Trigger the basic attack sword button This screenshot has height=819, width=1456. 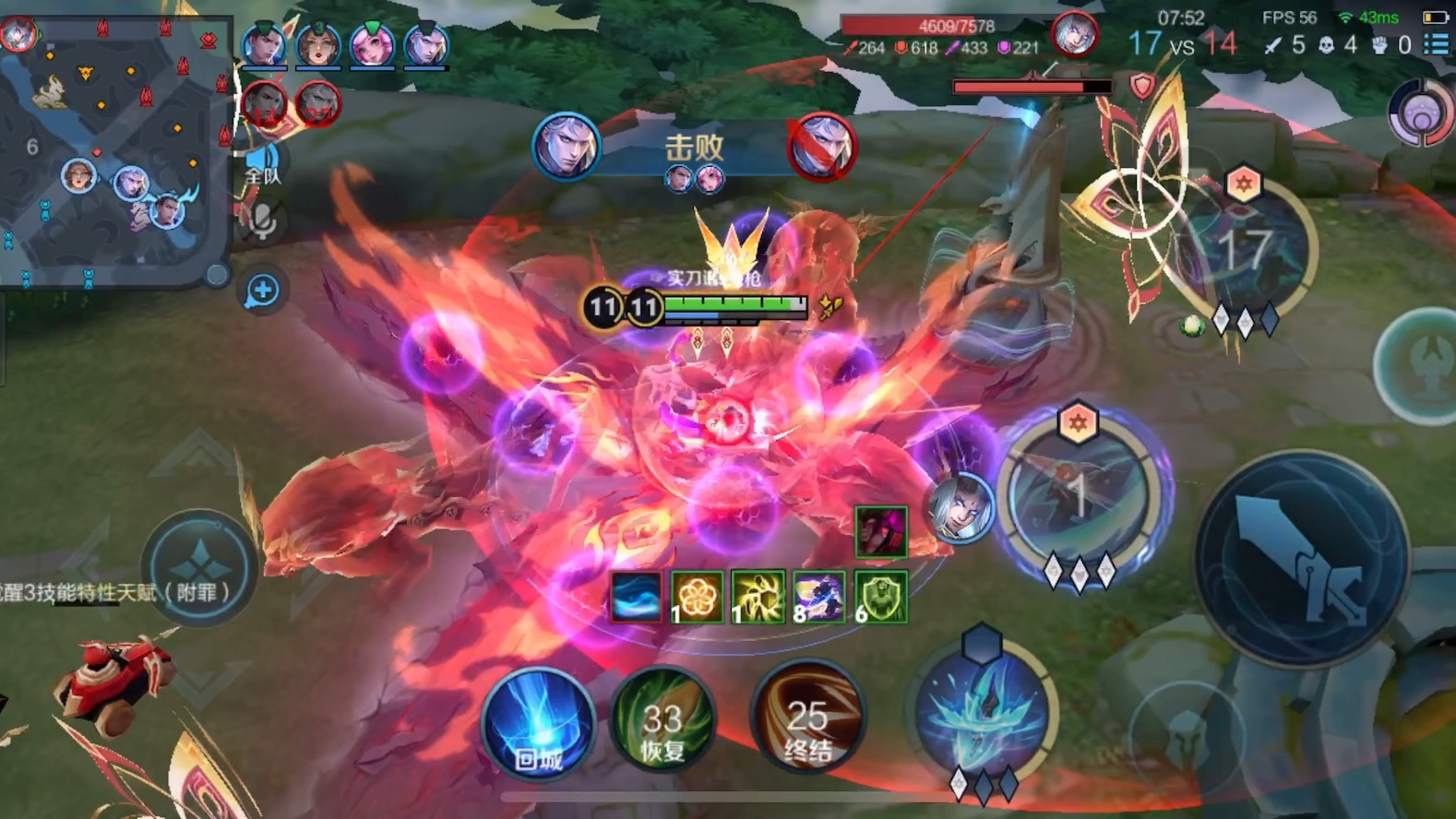pyautogui.click(x=1301, y=558)
